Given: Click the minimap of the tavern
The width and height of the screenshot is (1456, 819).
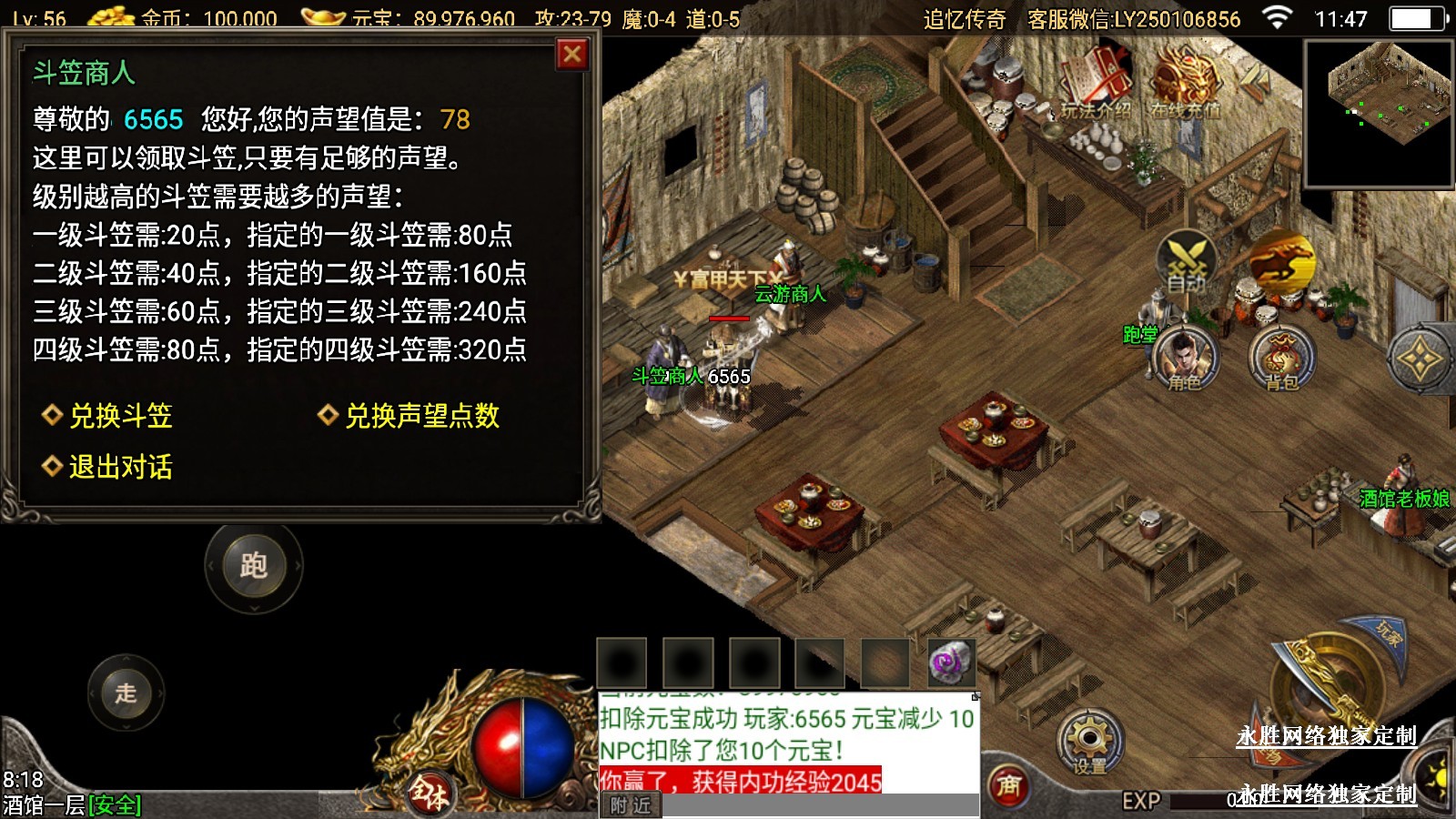Looking at the screenshot, I should (1379, 113).
